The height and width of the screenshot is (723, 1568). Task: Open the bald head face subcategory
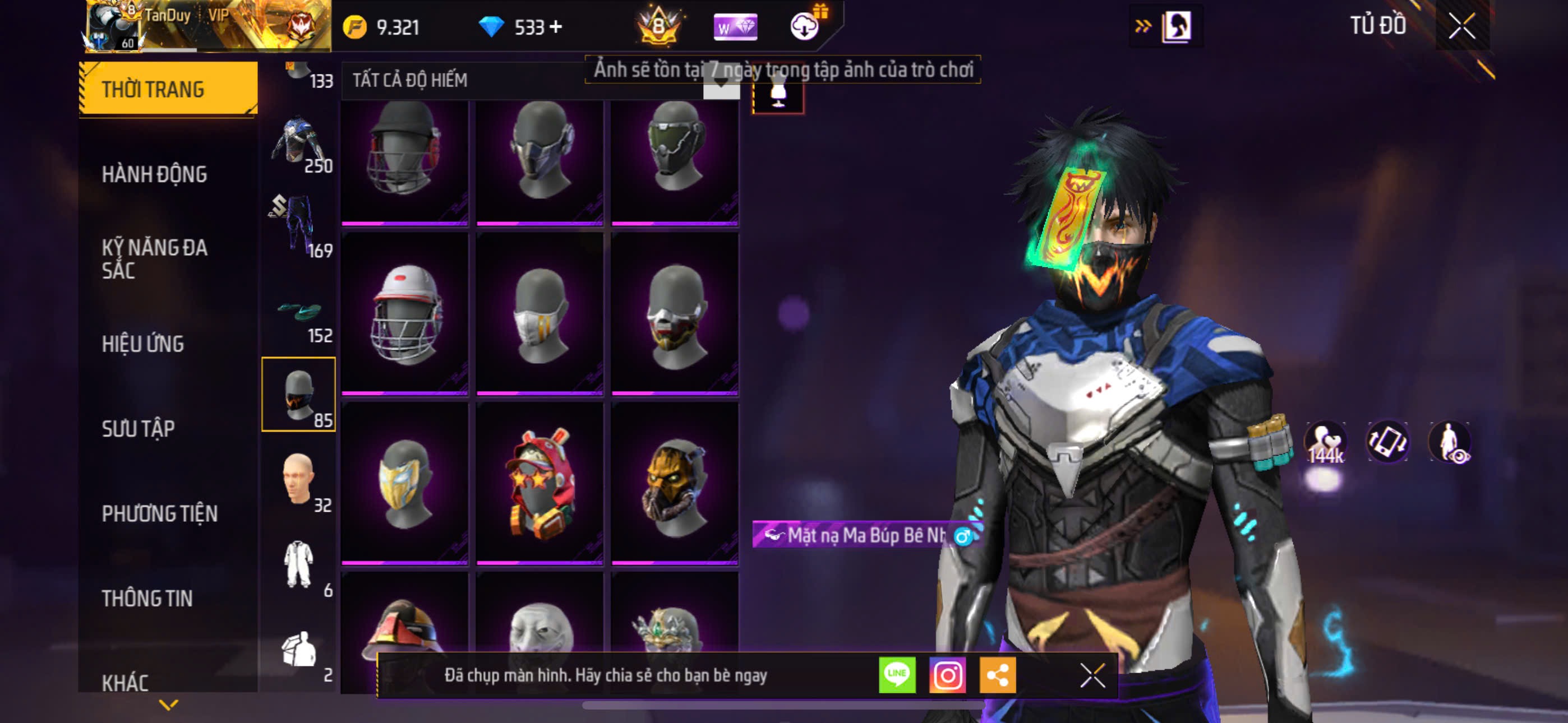pyautogui.click(x=298, y=480)
